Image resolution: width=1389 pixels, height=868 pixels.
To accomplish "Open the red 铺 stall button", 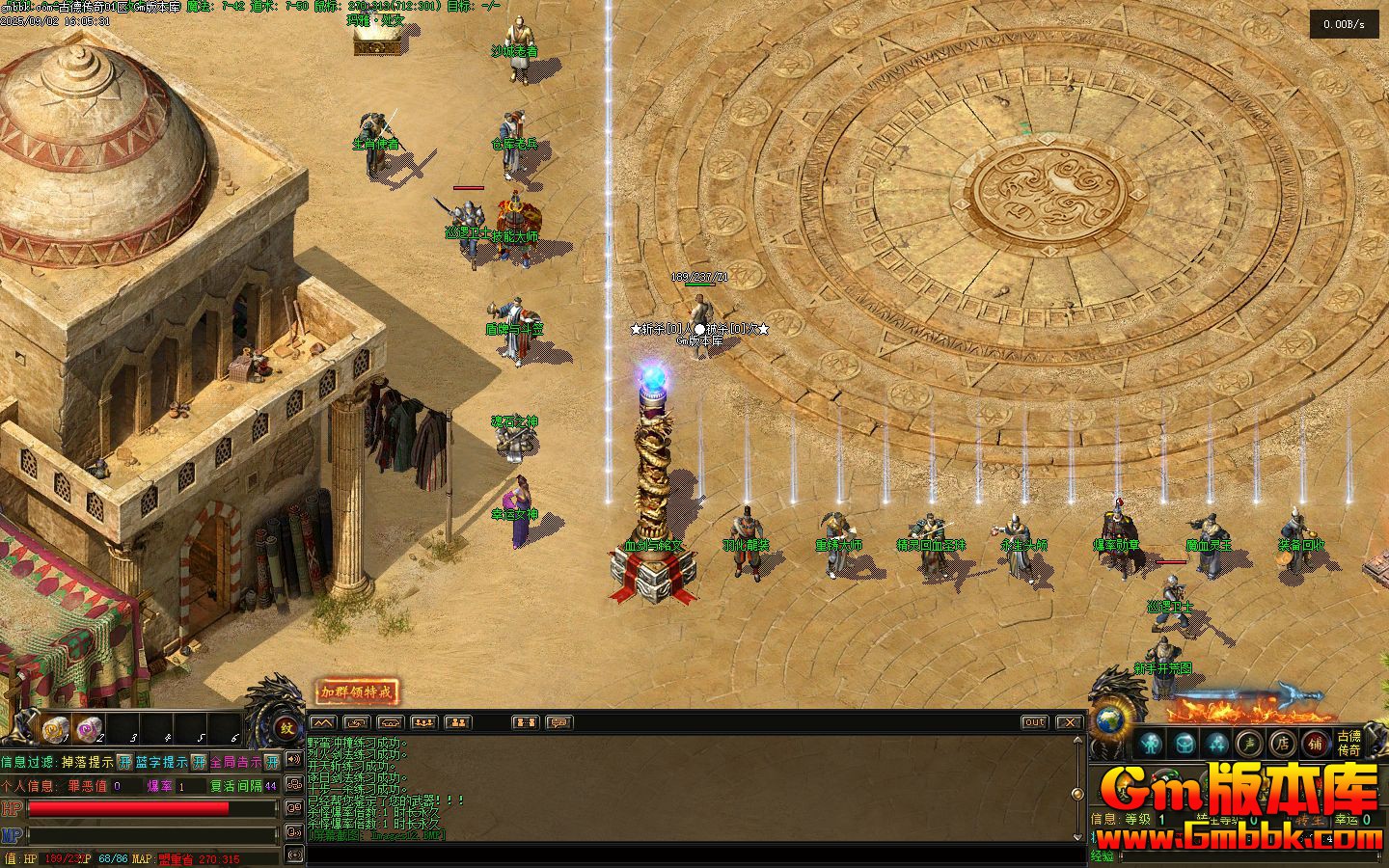I will [x=1316, y=744].
